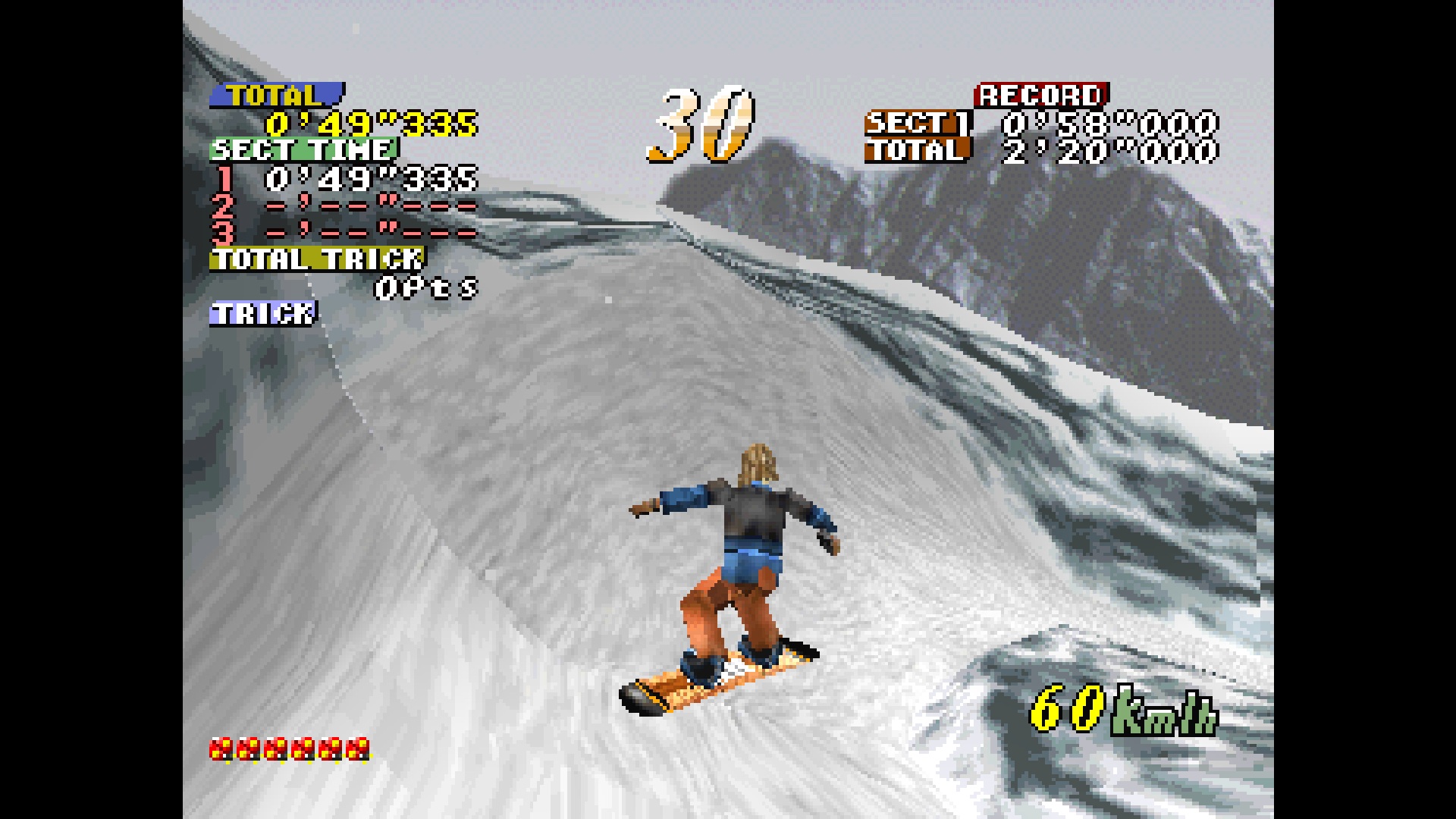1456x819 pixels.
Task: Click the blue TOTAL badge top-left
Action: click(x=277, y=96)
